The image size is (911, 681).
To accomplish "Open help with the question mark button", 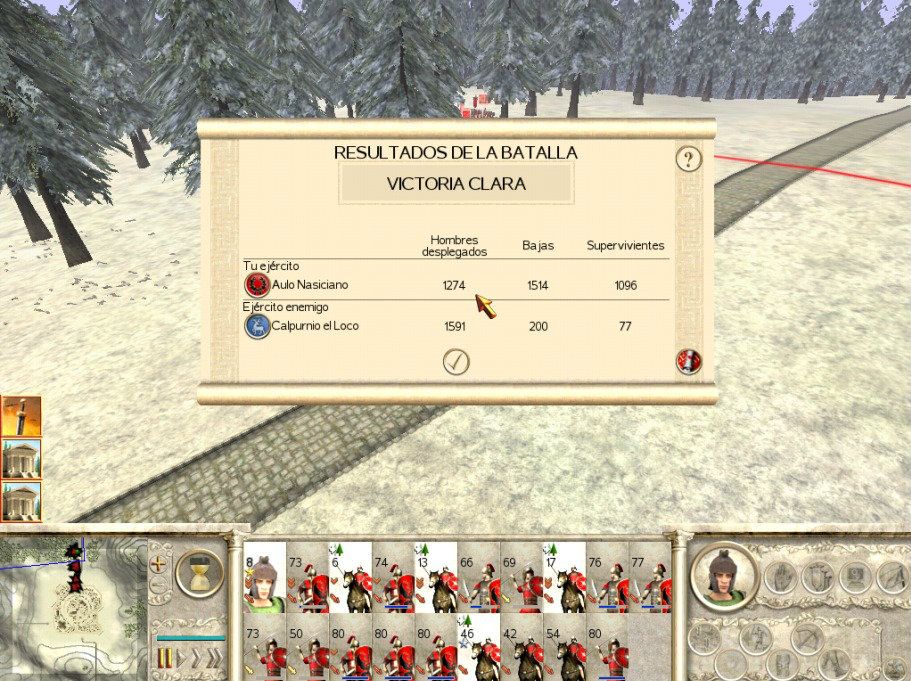I will click(688, 159).
